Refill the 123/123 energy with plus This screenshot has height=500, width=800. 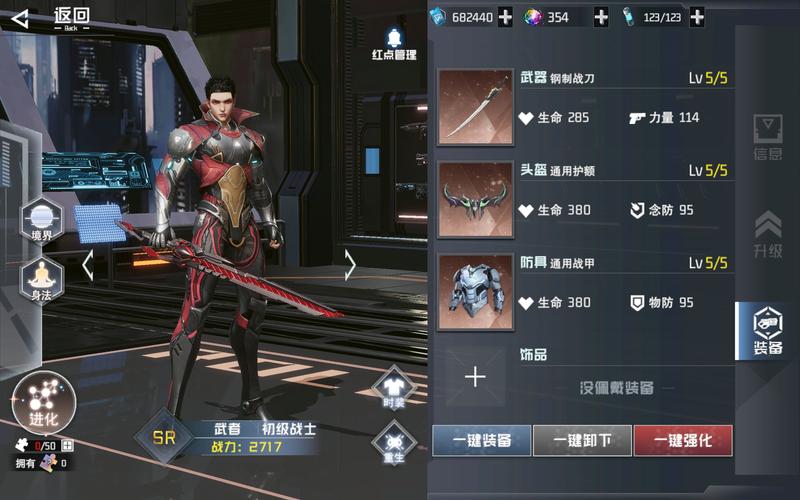697,17
